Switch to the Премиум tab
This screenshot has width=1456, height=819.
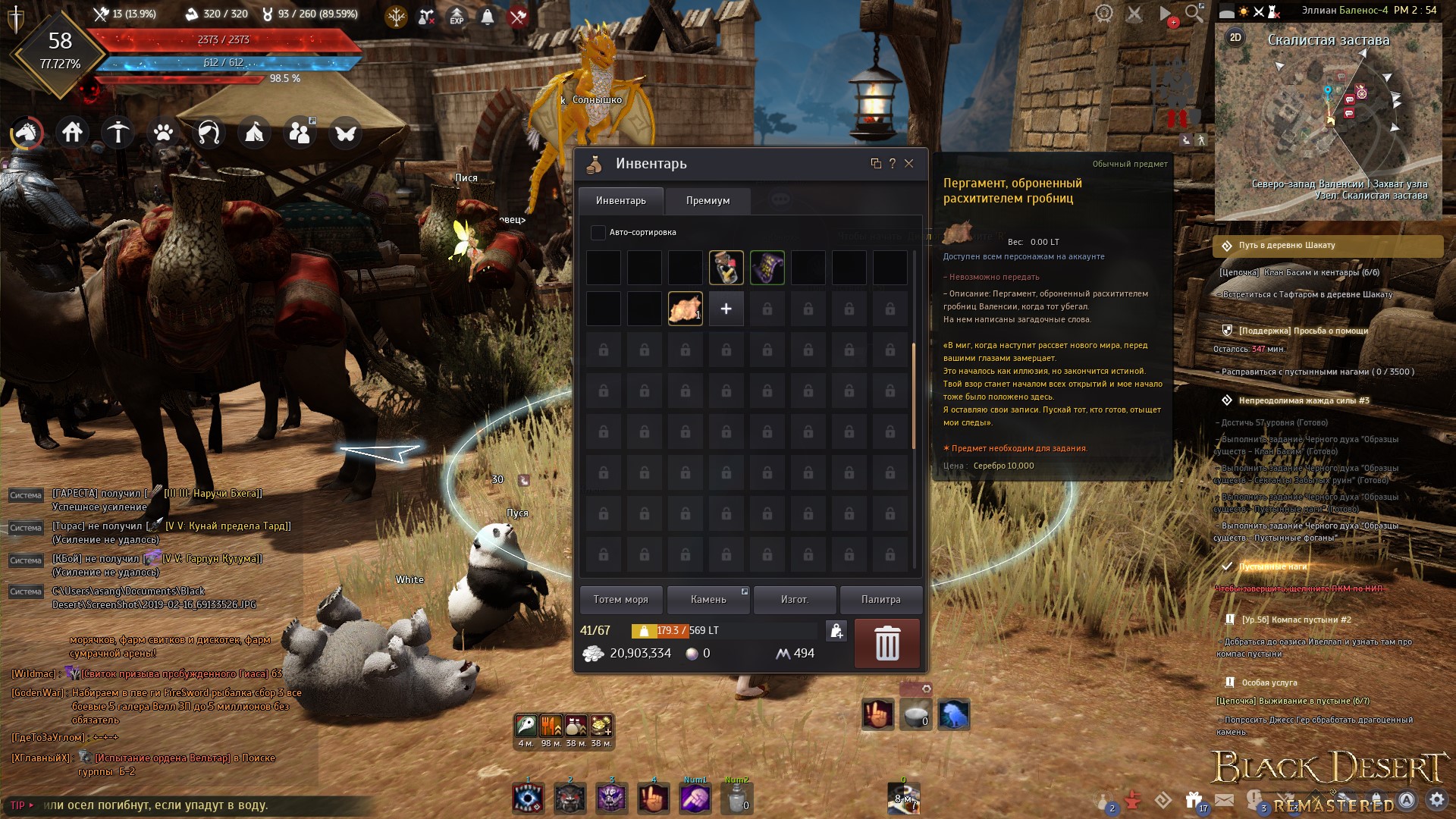(708, 201)
